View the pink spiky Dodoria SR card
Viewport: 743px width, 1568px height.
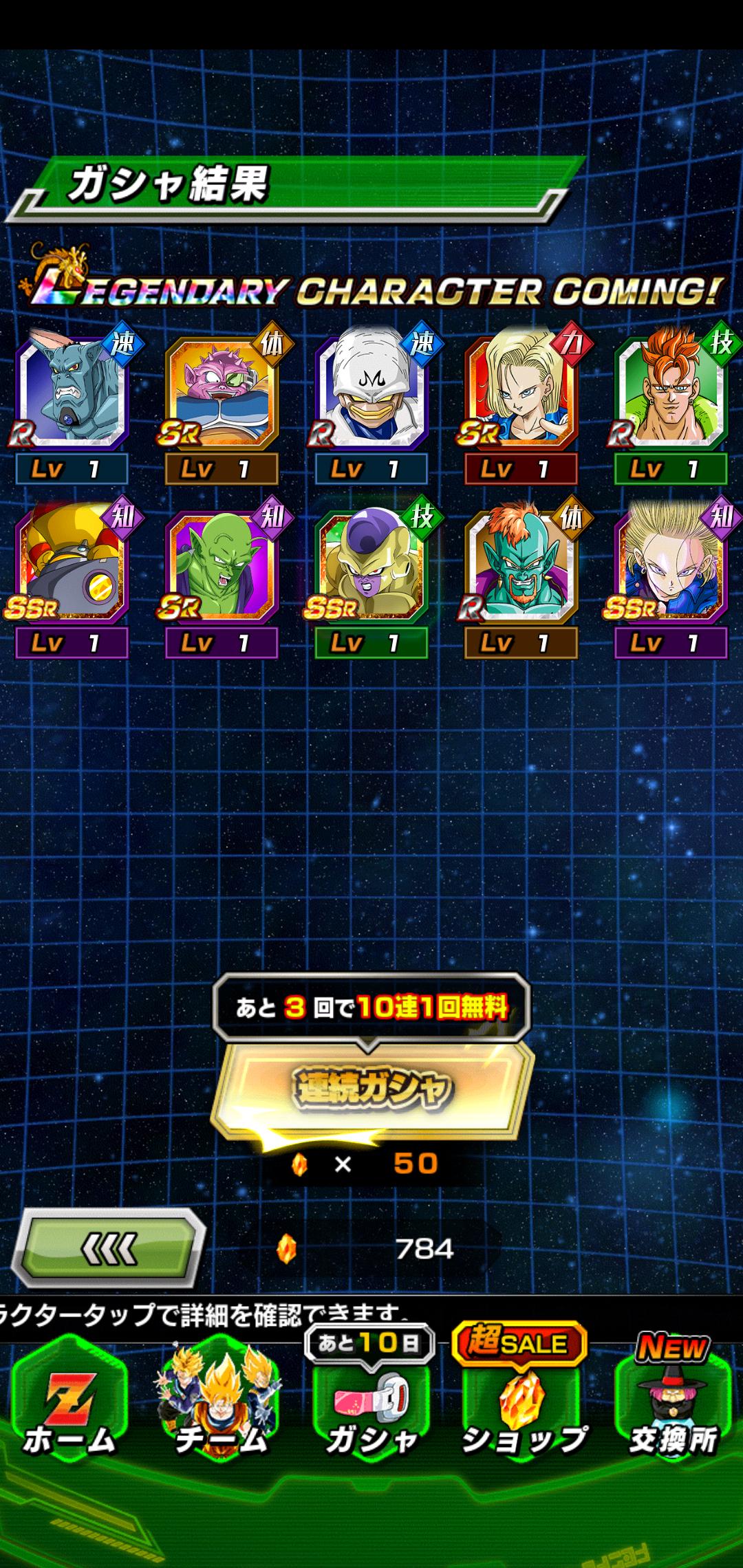[222, 392]
